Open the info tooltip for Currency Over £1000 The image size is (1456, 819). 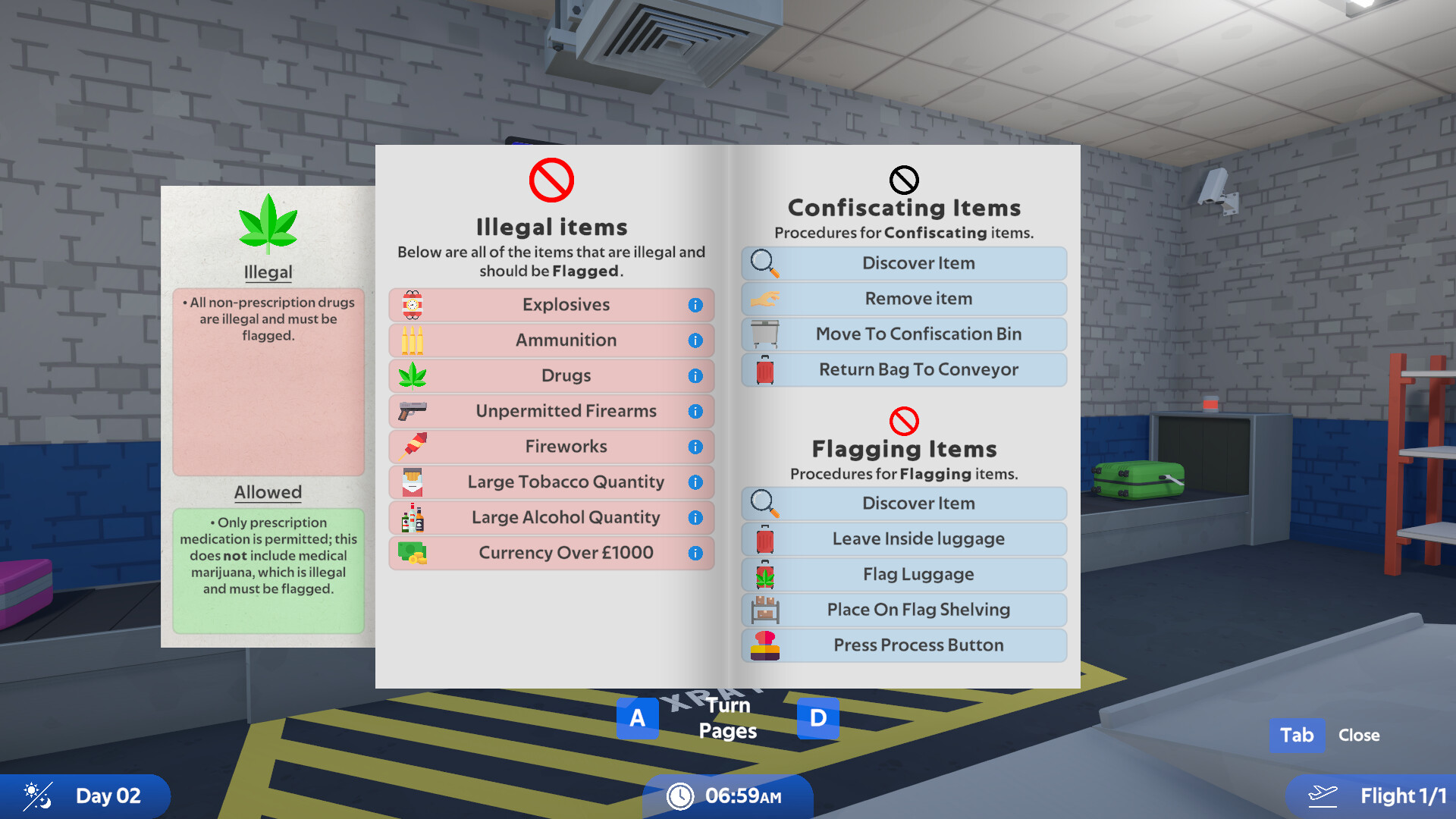coord(695,553)
